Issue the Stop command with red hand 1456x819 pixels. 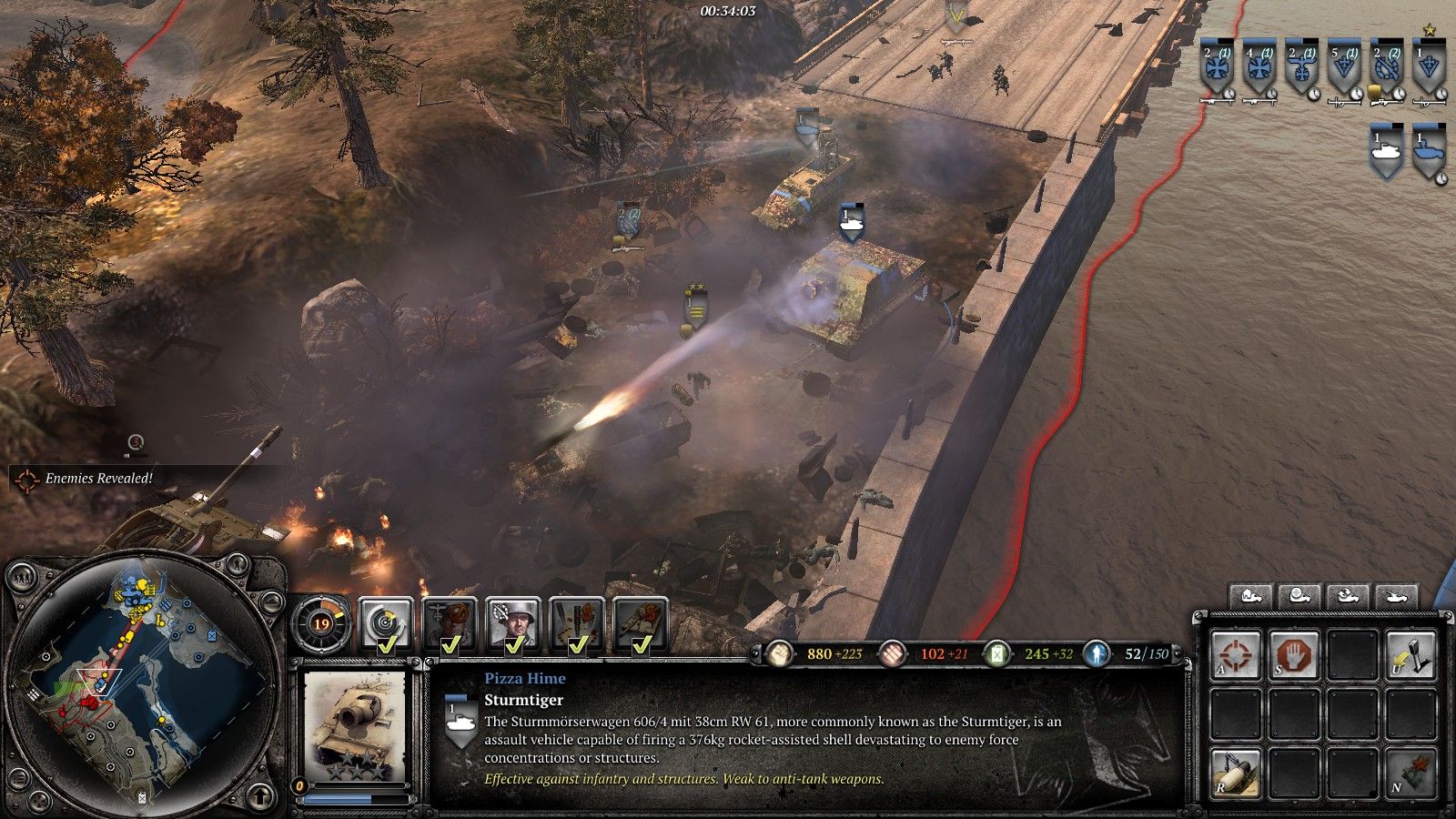(x=1294, y=655)
